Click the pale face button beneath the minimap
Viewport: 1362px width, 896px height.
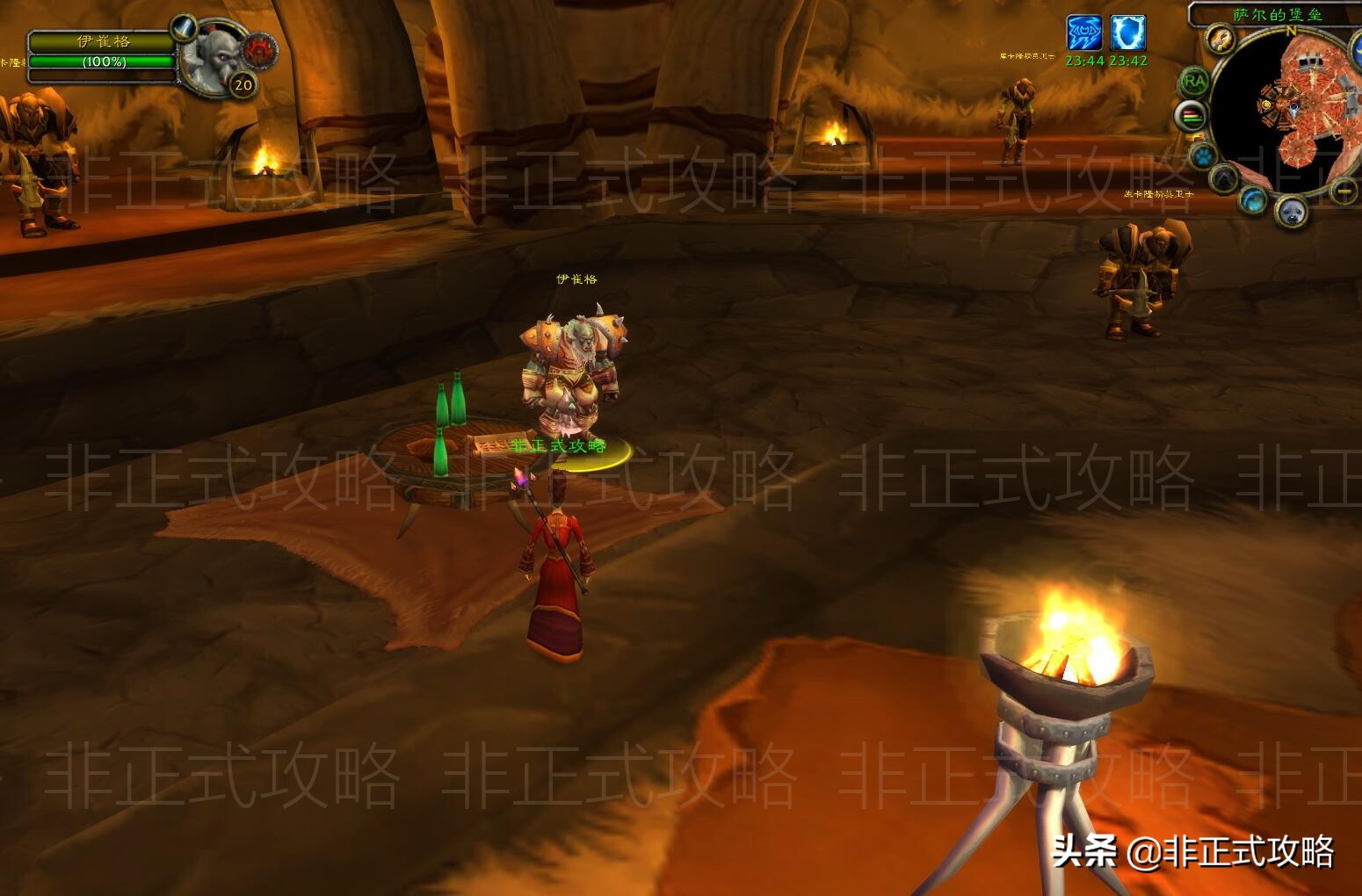[x=1291, y=211]
